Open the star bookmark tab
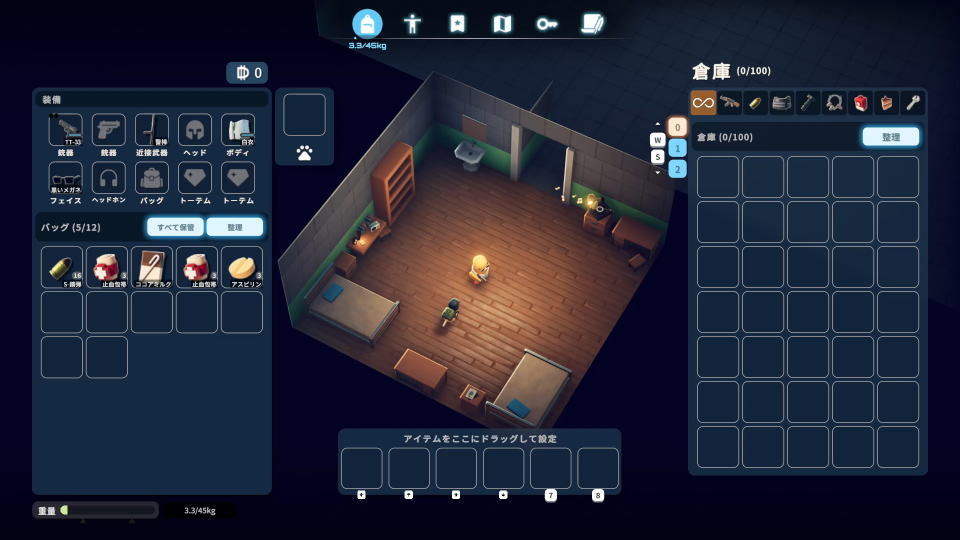 pyautogui.click(x=457, y=24)
